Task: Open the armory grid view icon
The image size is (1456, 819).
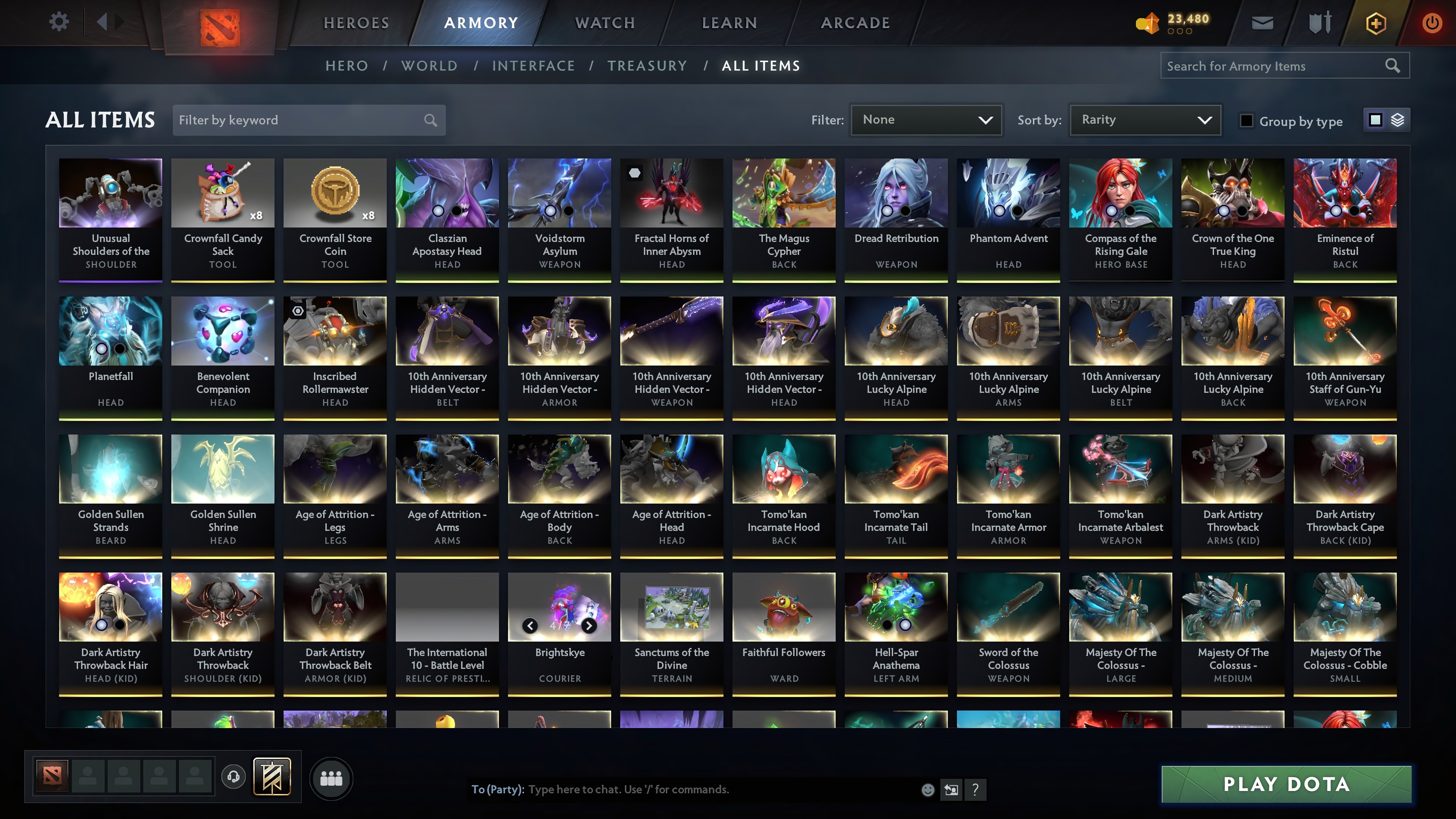Action: 1376,120
